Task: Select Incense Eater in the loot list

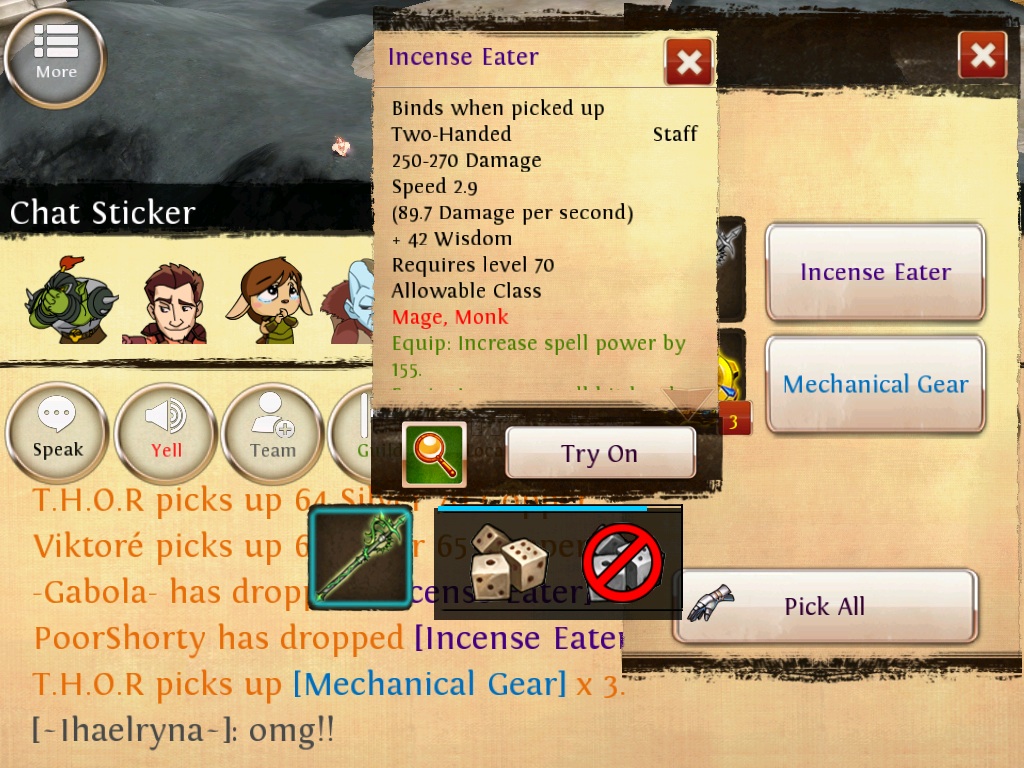Action: (875, 272)
